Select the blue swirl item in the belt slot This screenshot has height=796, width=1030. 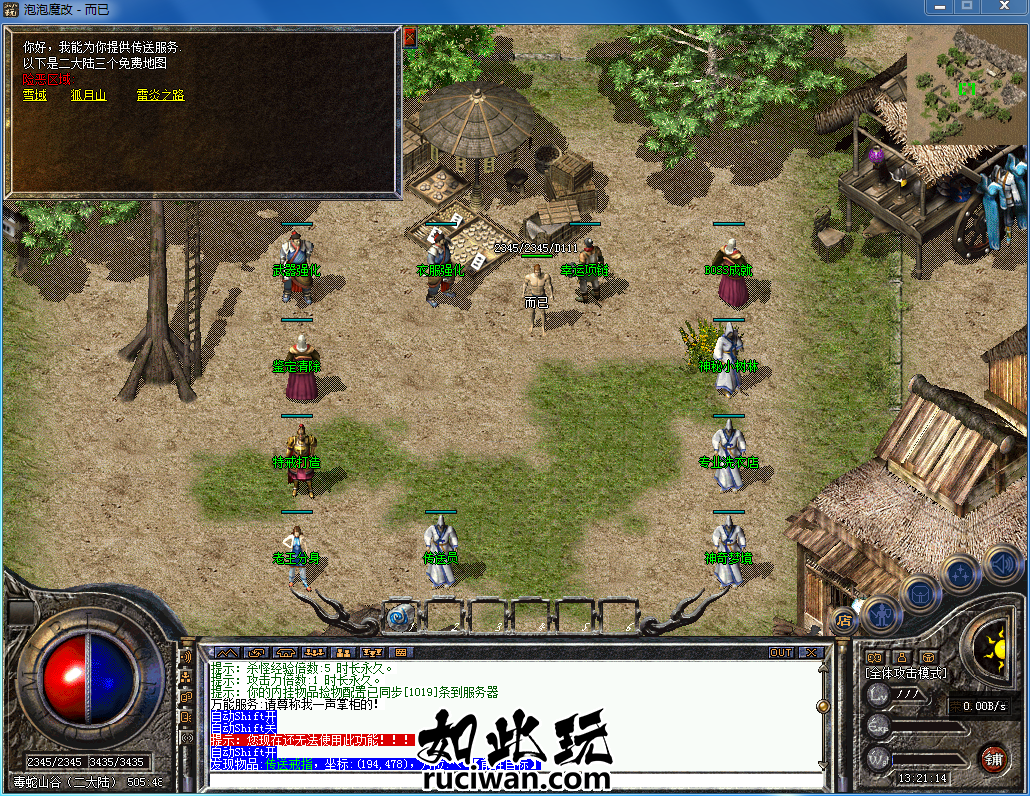[x=402, y=615]
